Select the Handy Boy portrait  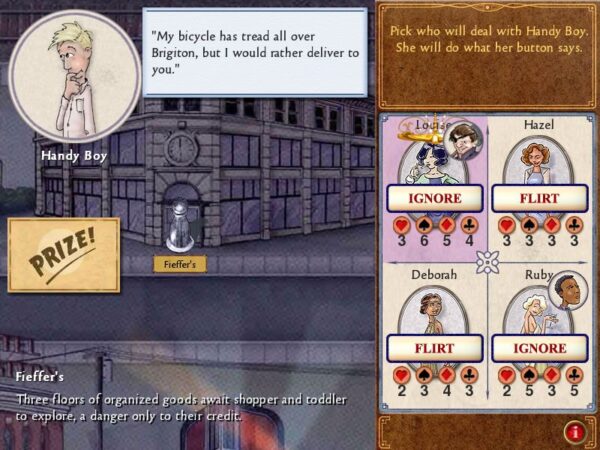click(74, 76)
